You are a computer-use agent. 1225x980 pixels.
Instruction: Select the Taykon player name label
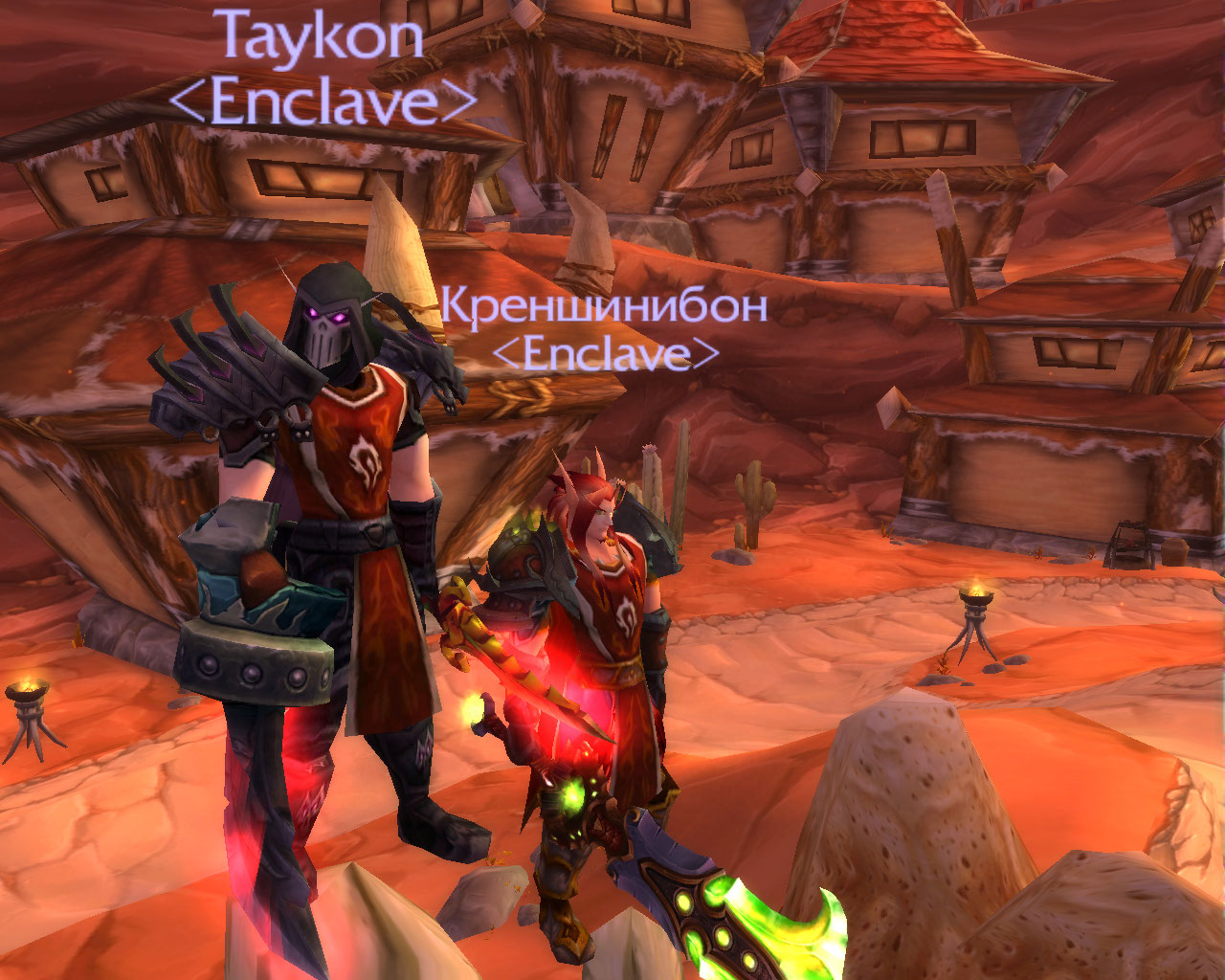click(322, 38)
